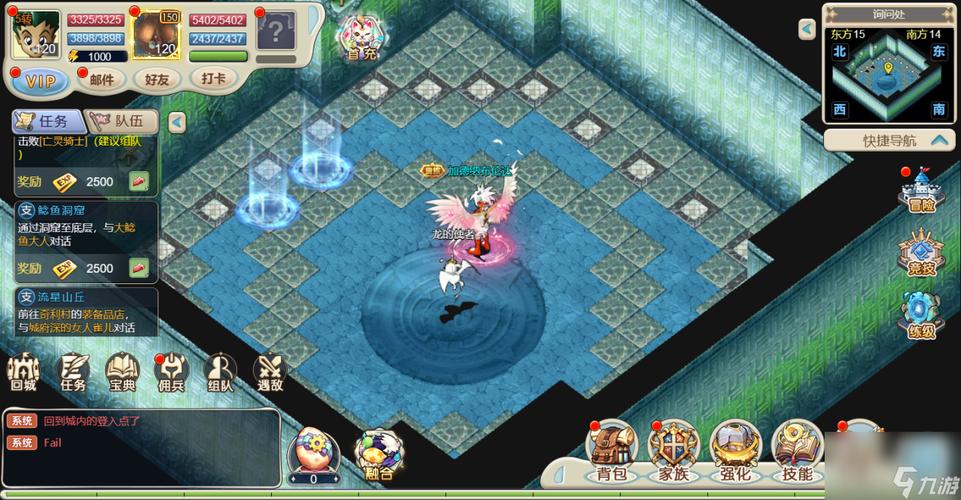Open the 好友 friends list
Viewport: 961px width, 500px height.
click(157, 79)
